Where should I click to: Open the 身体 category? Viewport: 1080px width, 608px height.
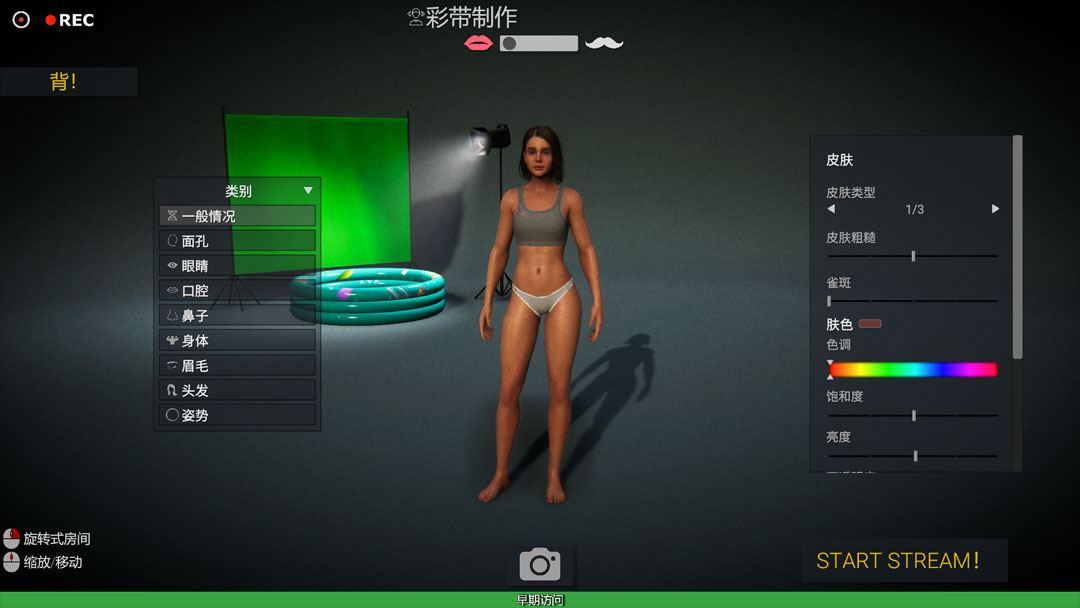pos(238,341)
